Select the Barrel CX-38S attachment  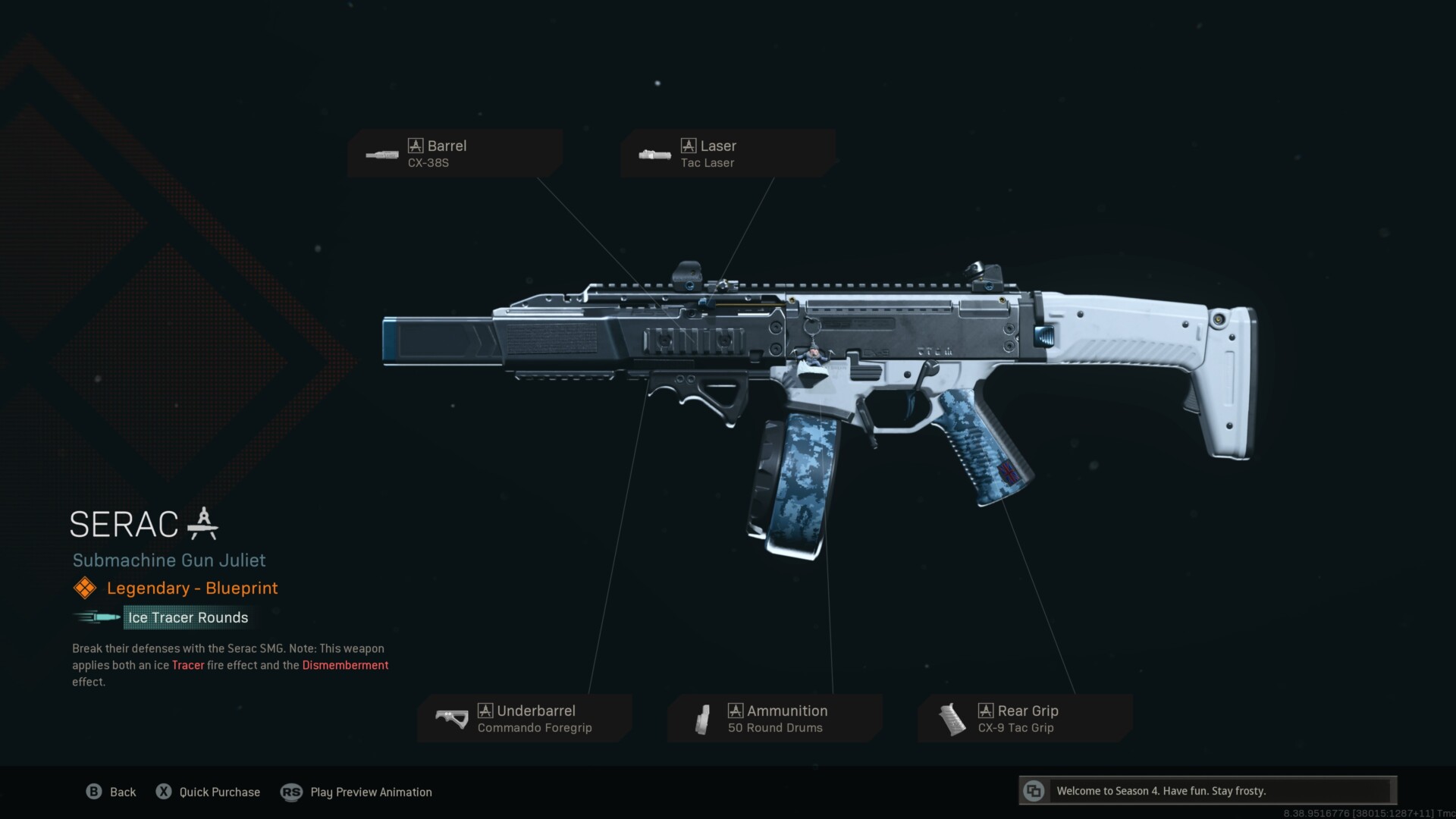pos(455,153)
